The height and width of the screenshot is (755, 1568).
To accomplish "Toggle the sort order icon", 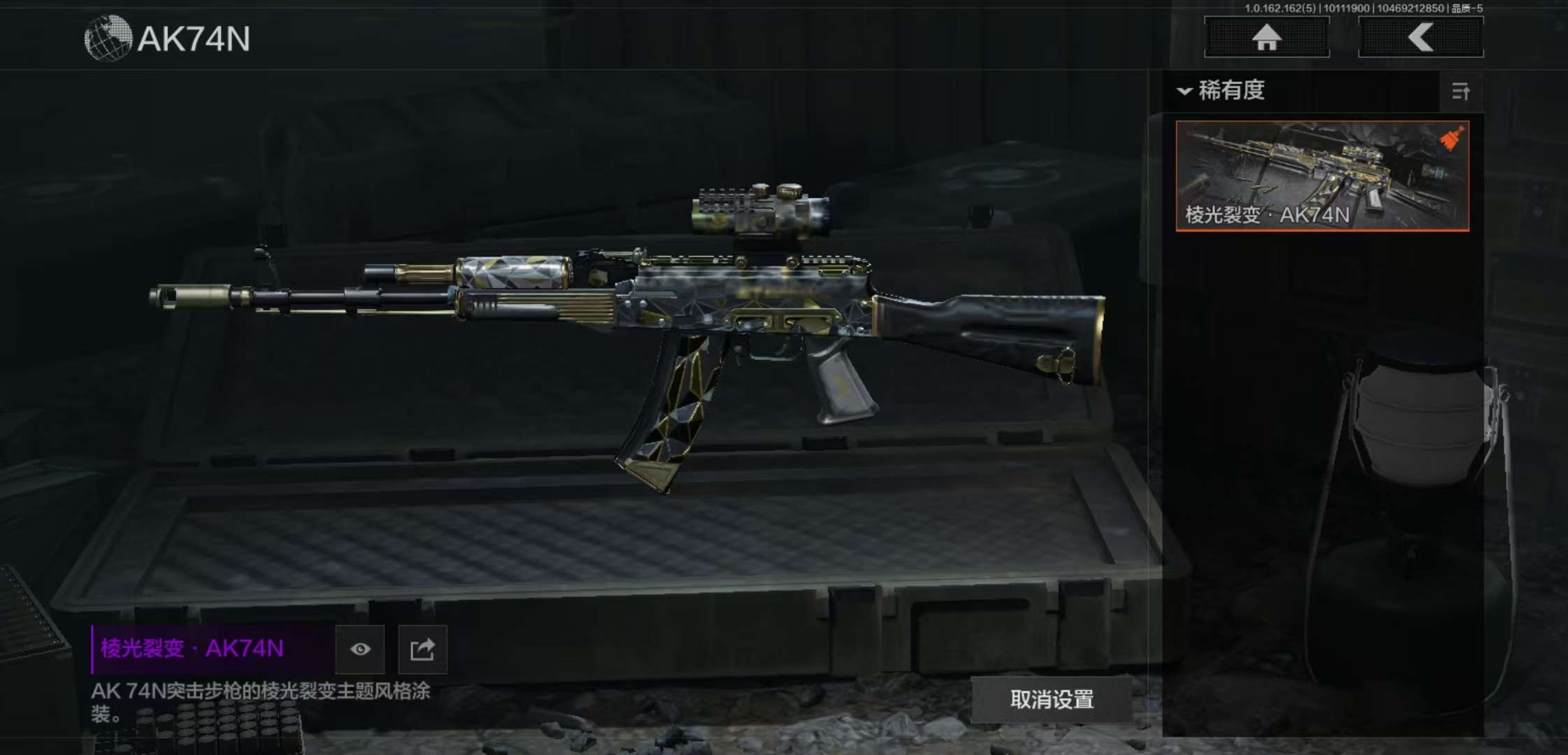I will (x=1460, y=92).
